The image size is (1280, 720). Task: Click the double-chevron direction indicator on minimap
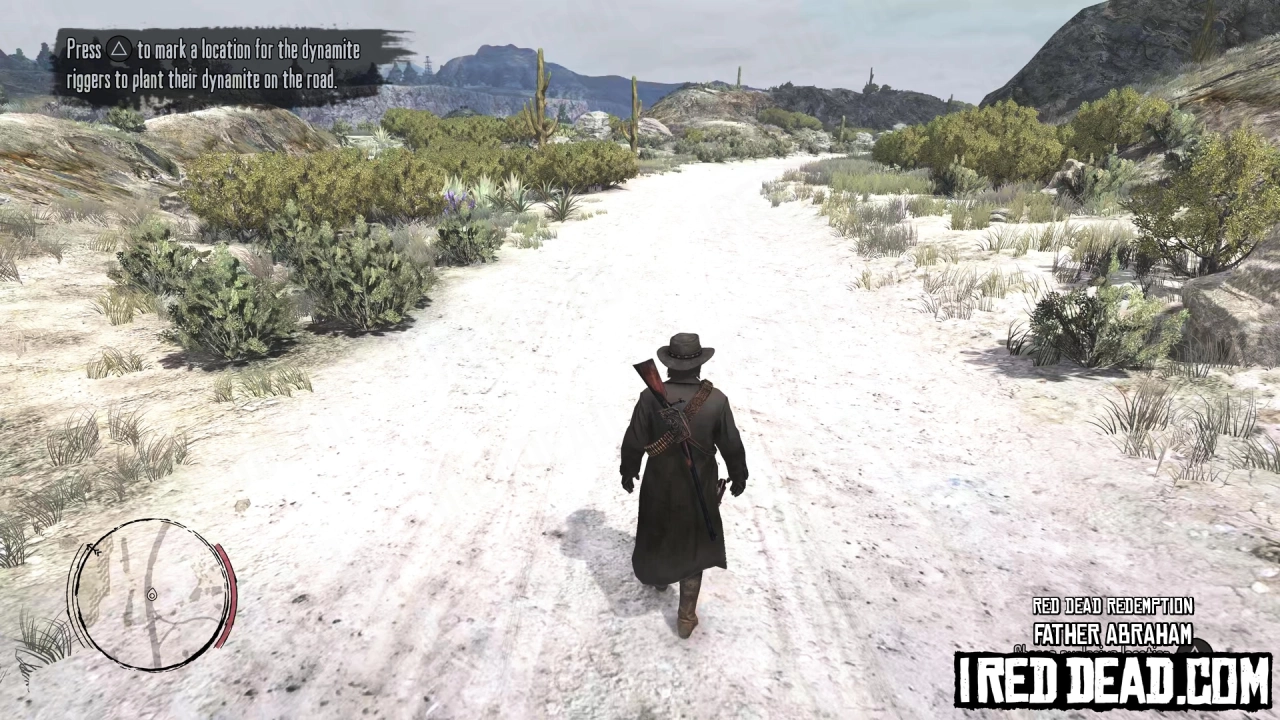pos(98,553)
